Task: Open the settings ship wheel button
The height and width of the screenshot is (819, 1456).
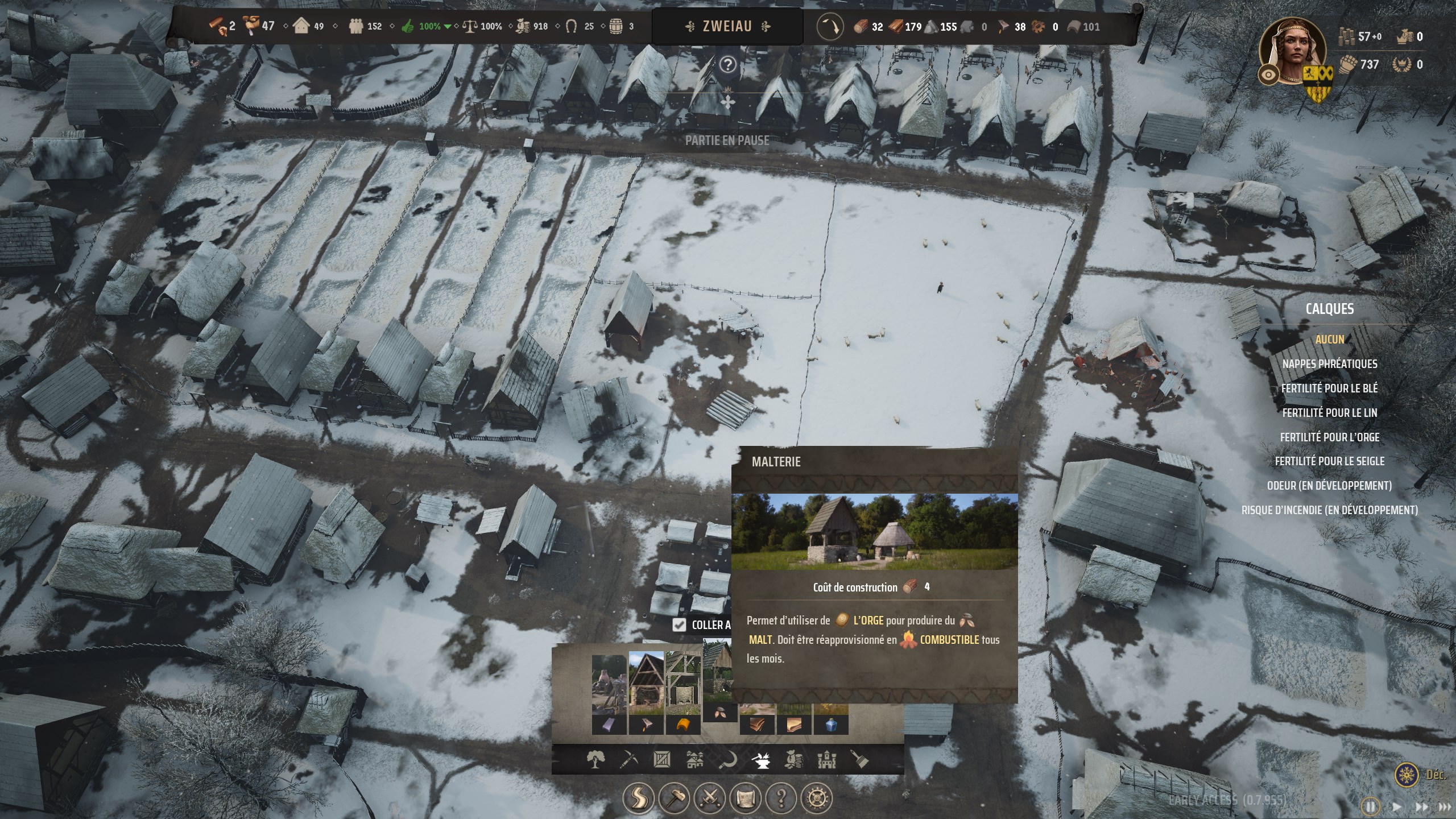Action: click(817, 799)
